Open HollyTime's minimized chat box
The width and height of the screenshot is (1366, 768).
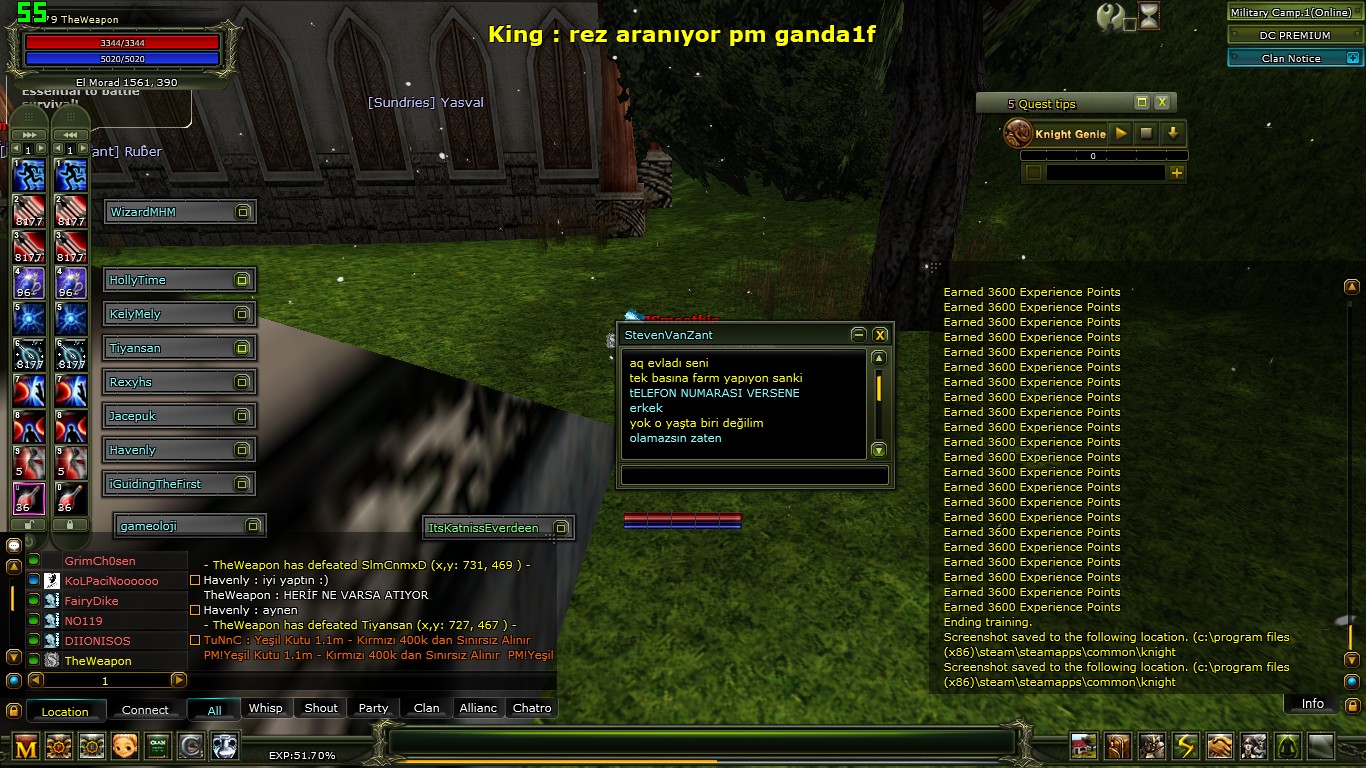pyautogui.click(x=241, y=280)
